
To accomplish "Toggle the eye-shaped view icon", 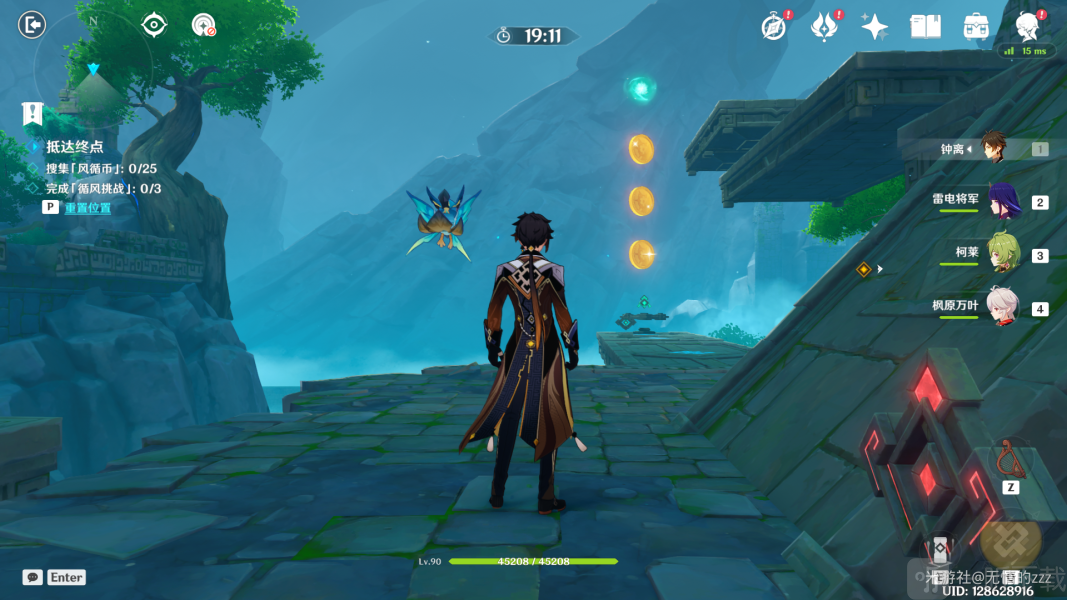I will [154, 24].
